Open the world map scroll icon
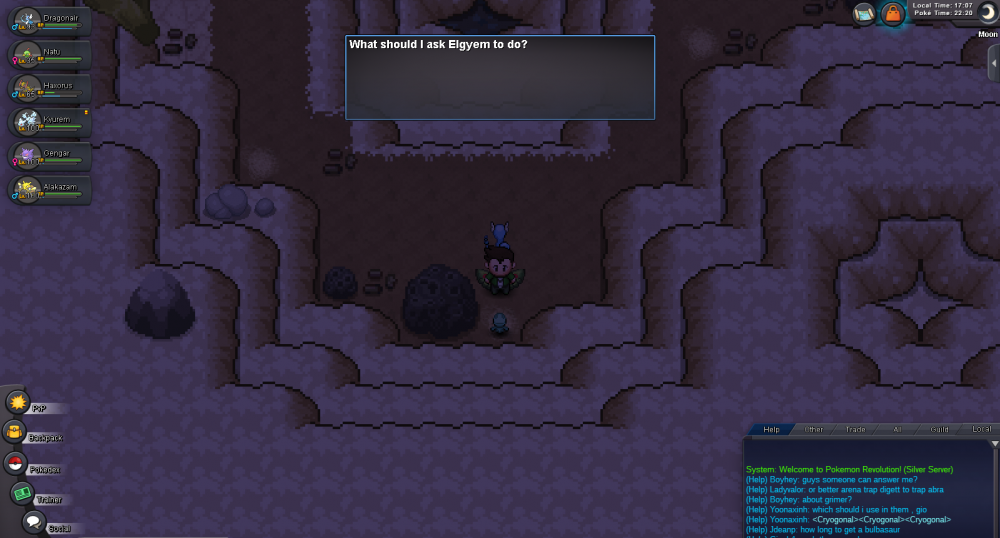 864,14
